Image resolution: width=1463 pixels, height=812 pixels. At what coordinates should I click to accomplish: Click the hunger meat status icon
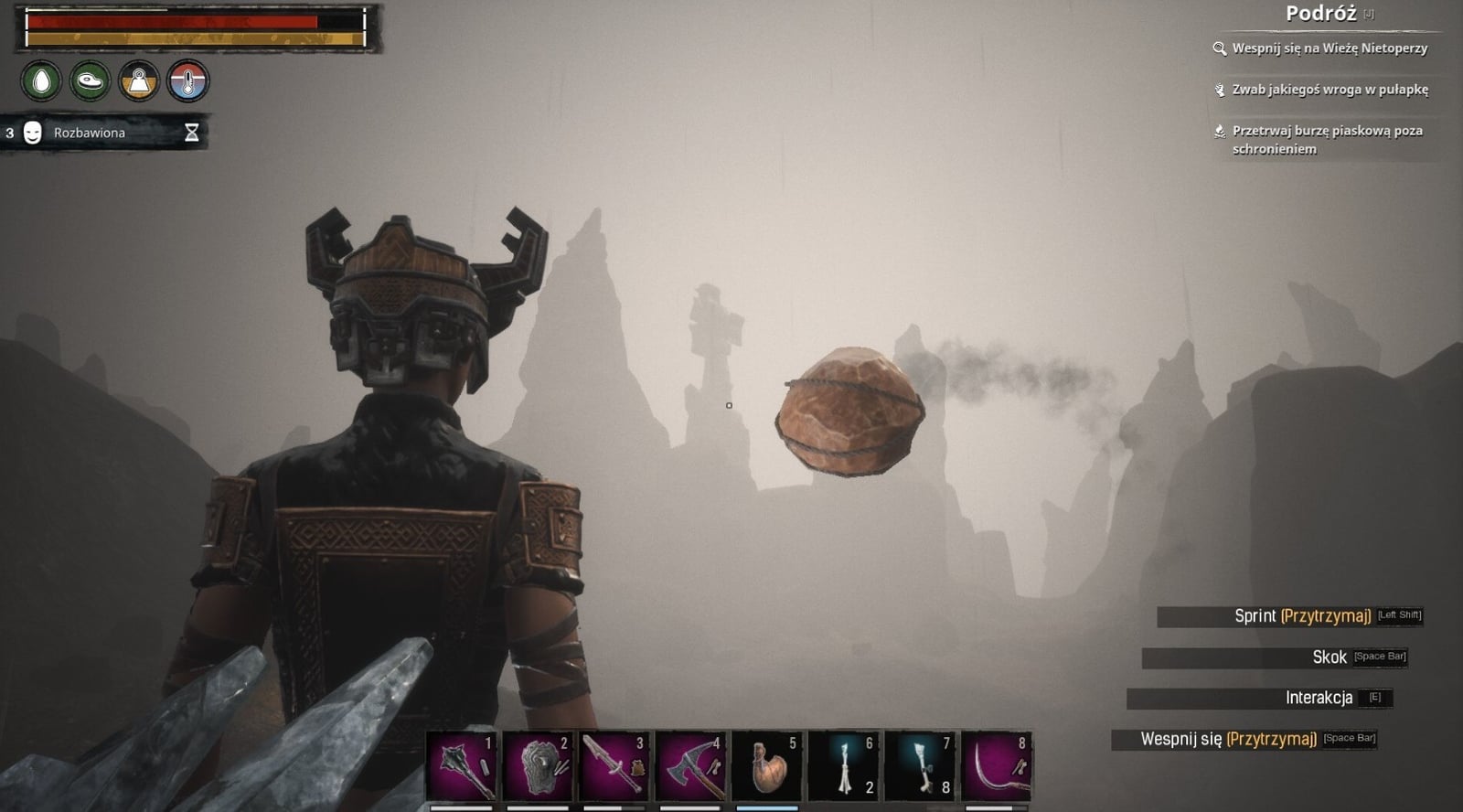point(90,81)
